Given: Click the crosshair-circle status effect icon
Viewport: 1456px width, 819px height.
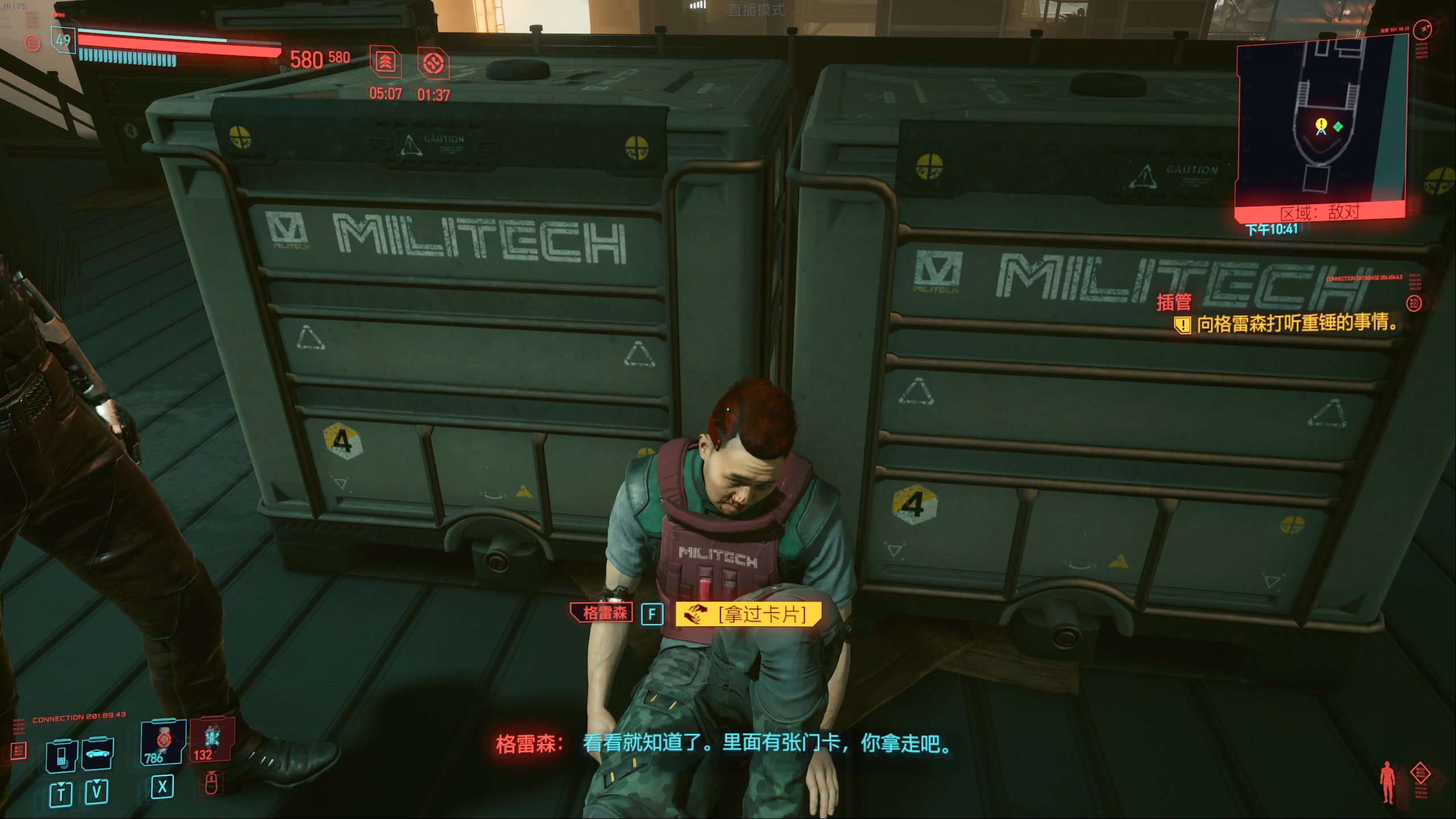Looking at the screenshot, I should [433, 63].
